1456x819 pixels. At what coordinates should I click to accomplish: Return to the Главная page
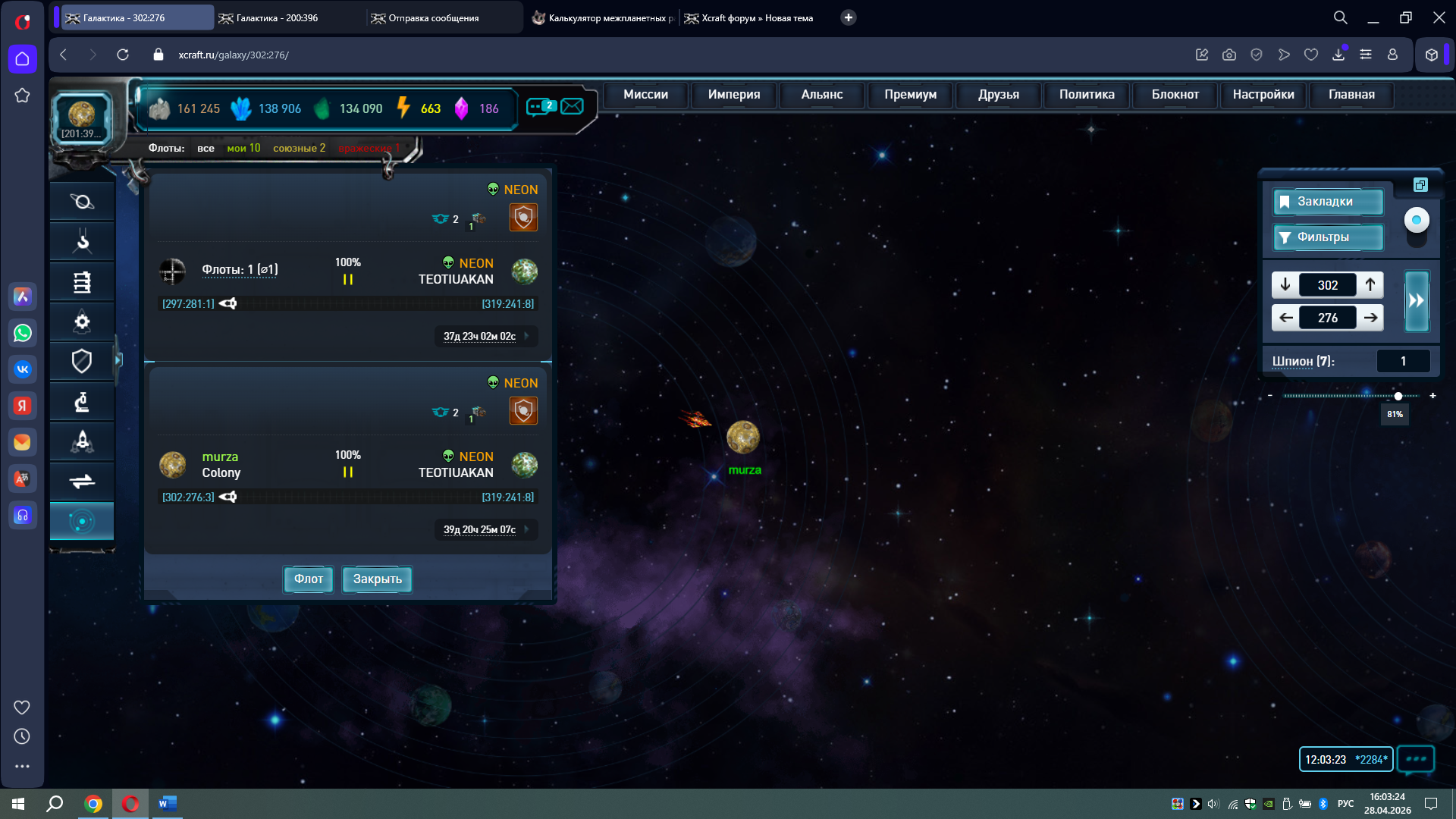click(1351, 95)
